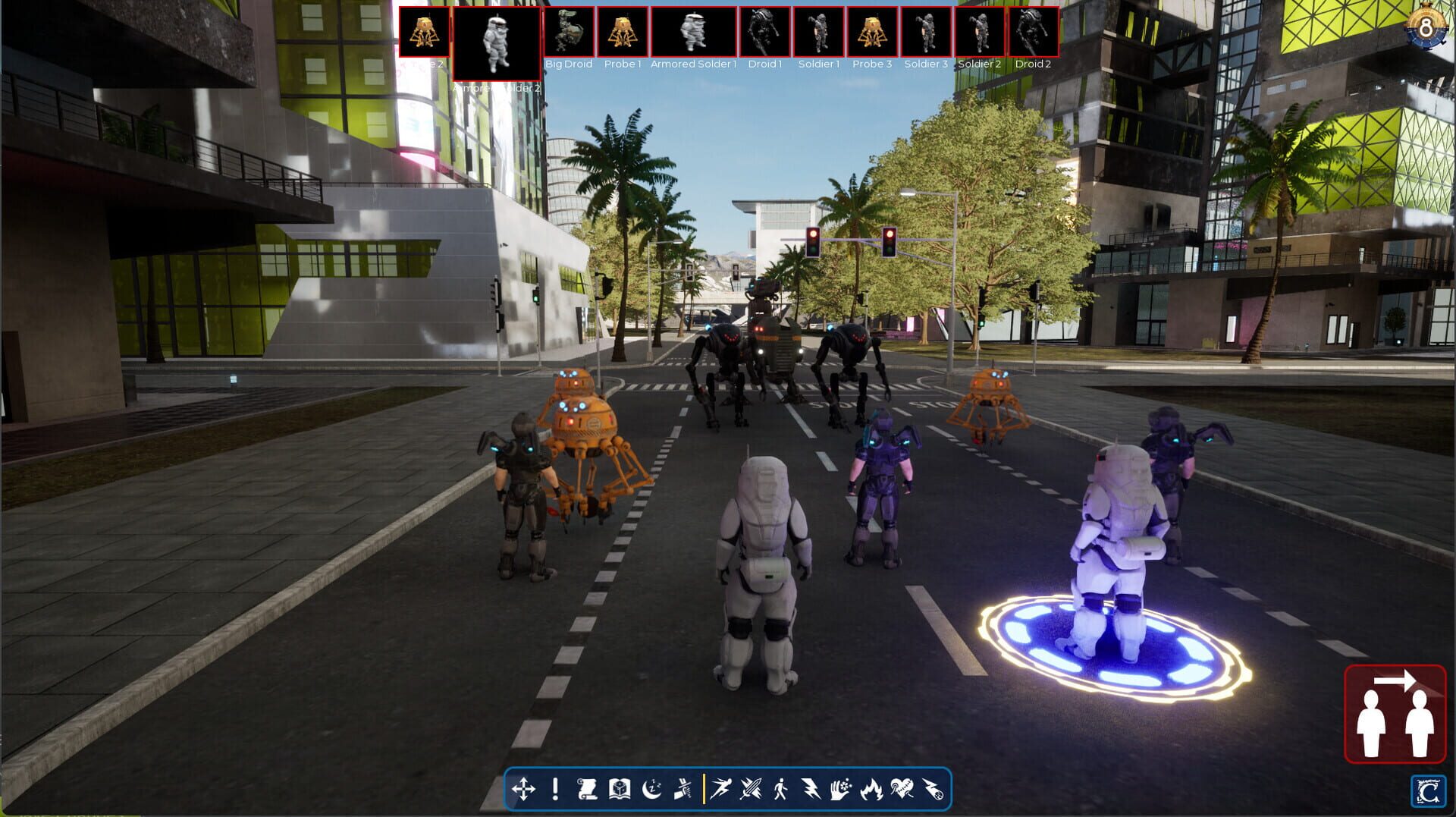Switch to the Soldier 2 character
The width and height of the screenshot is (1456, 817).
point(980,32)
